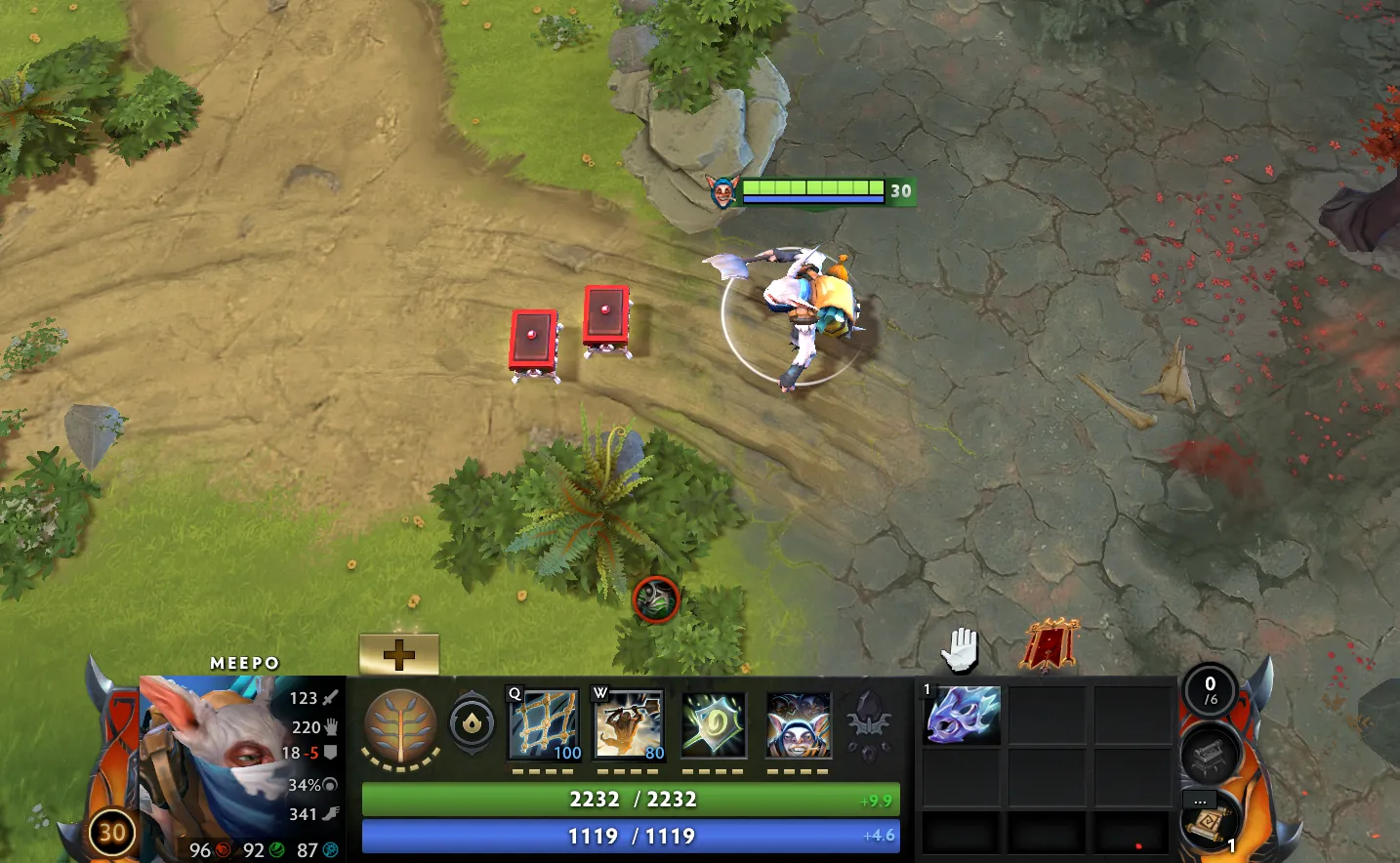Click the Divided We Stand ultimate icon
Screen dimensions: 1400x863
tap(799, 722)
